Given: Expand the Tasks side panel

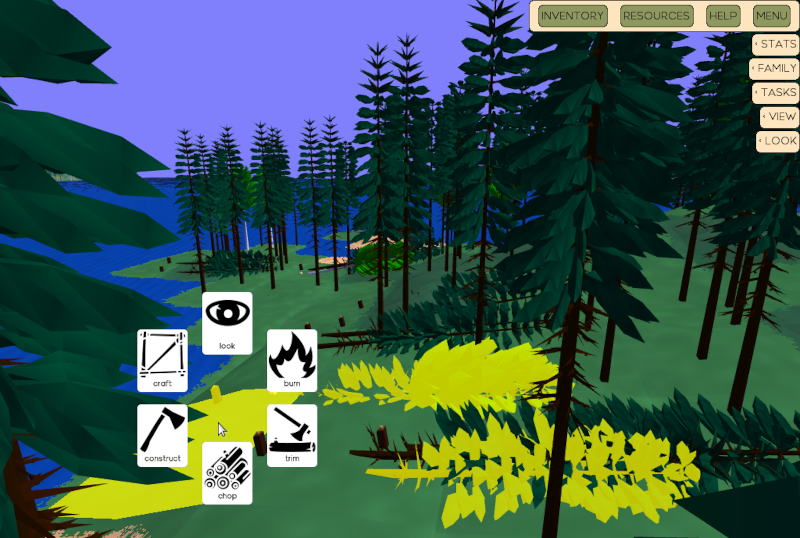Looking at the screenshot, I should [776, 92].
